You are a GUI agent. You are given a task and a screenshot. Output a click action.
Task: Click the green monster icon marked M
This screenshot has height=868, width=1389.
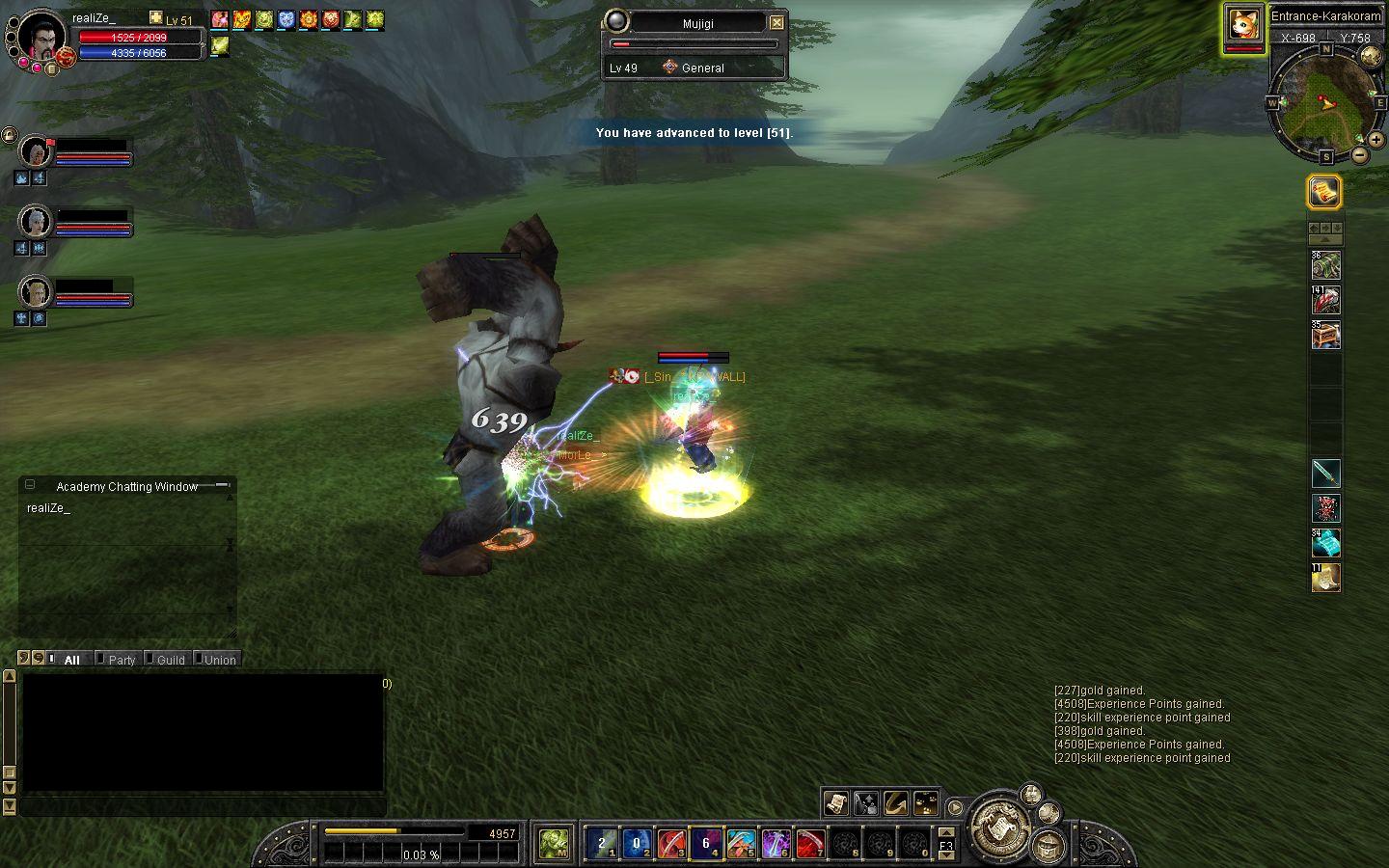(555, 844)
